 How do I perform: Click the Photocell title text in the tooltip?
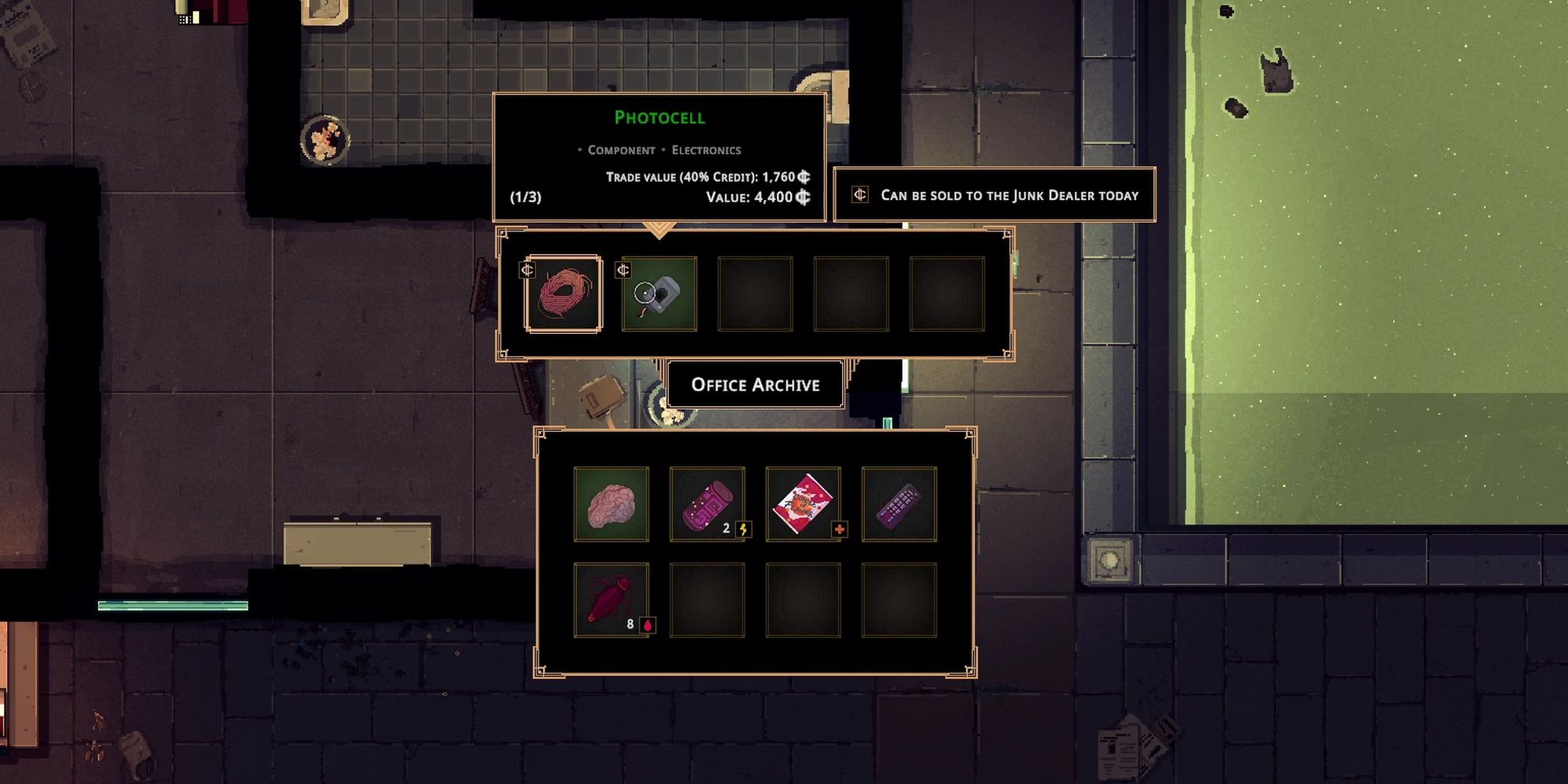pos(661,118)
